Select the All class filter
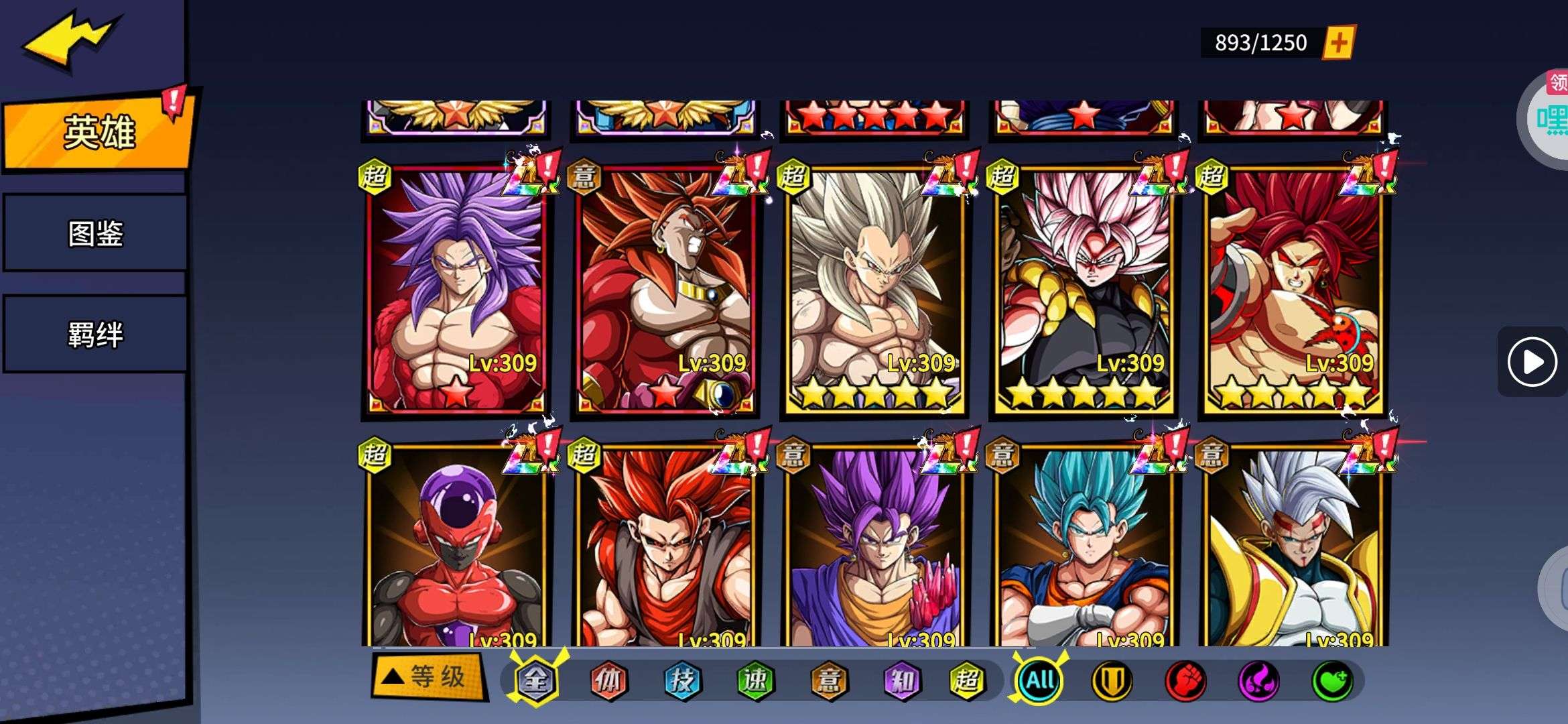 (x=1039, y=680)
